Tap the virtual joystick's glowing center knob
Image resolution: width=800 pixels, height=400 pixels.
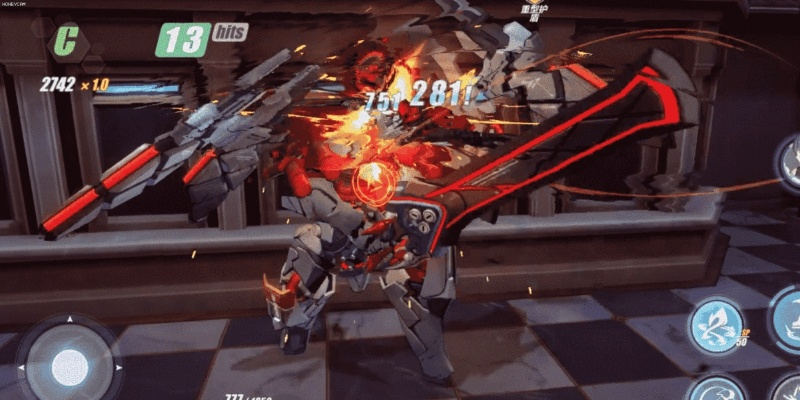click(x=69, y=363)
